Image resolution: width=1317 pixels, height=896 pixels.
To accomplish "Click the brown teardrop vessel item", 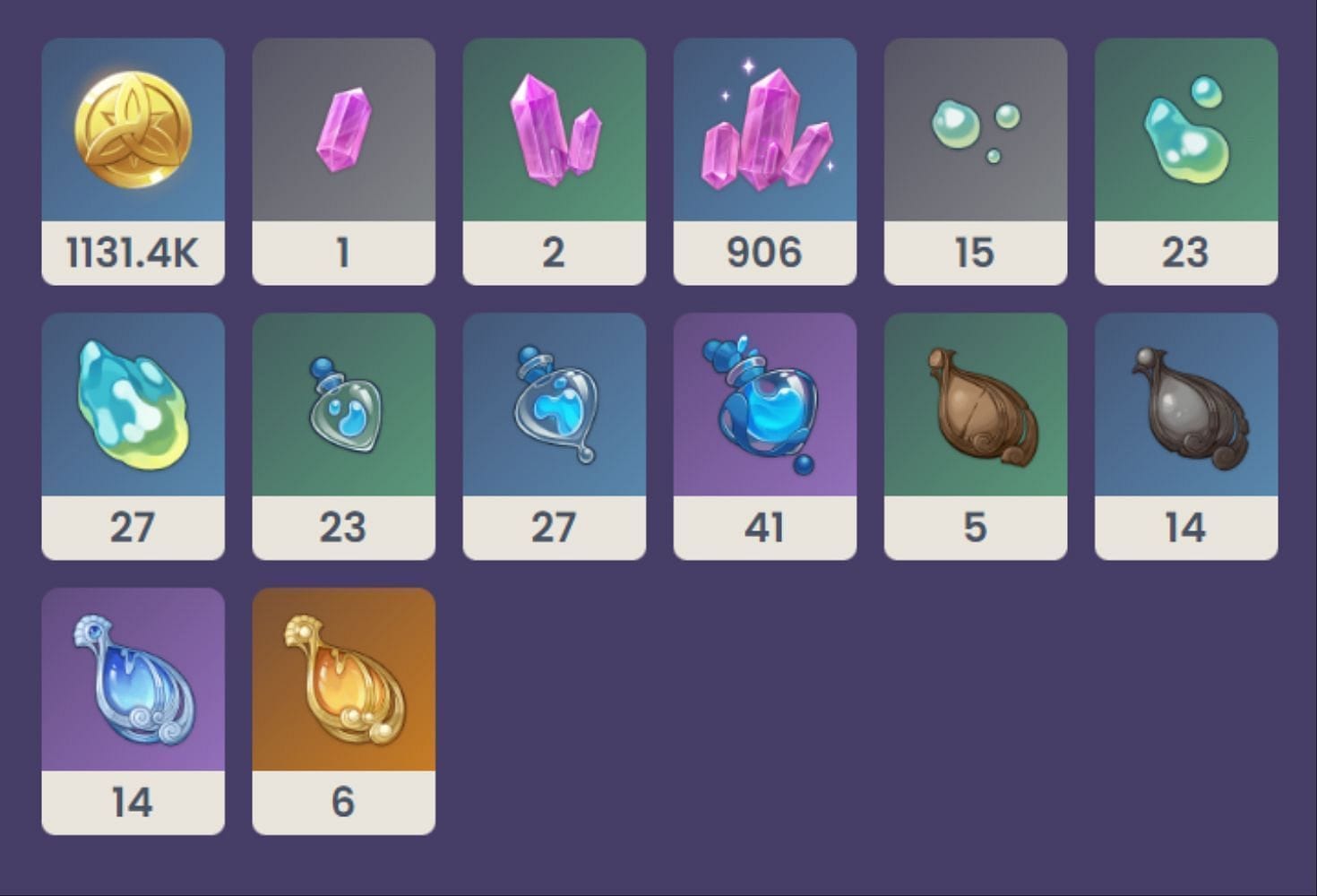I will coord(976,412).
